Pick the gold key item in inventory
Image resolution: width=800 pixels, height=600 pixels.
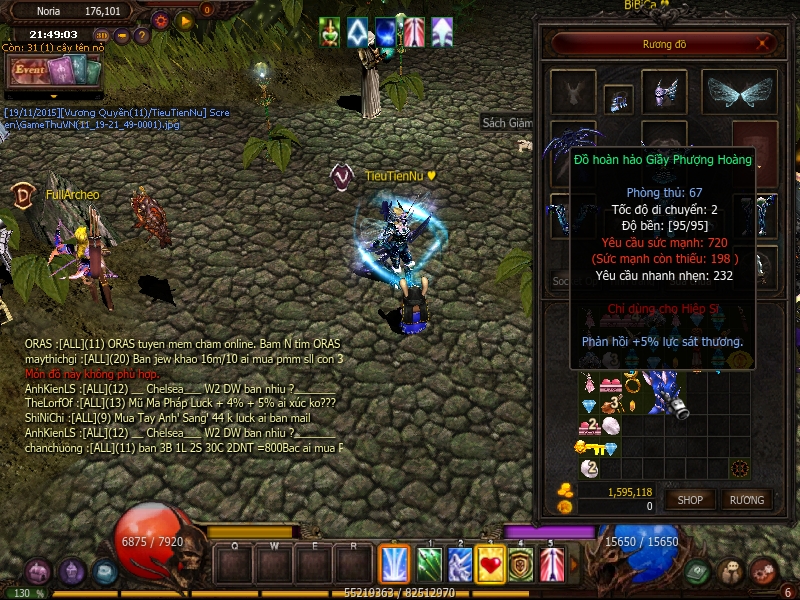591,448
